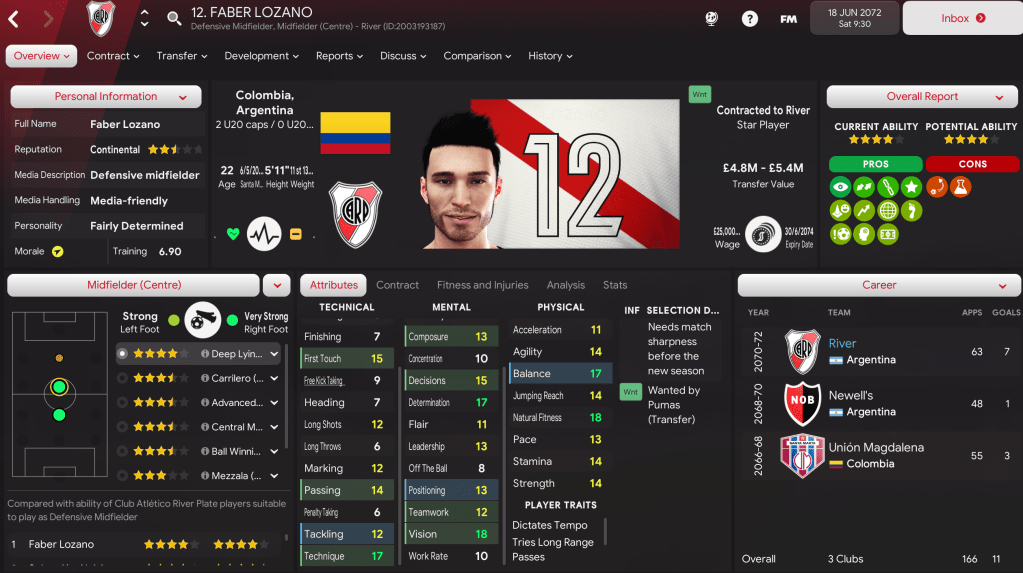This screenshot has height=573, width=1023.
Task: Open the Contract menu
Action: (x=113, y=56)
